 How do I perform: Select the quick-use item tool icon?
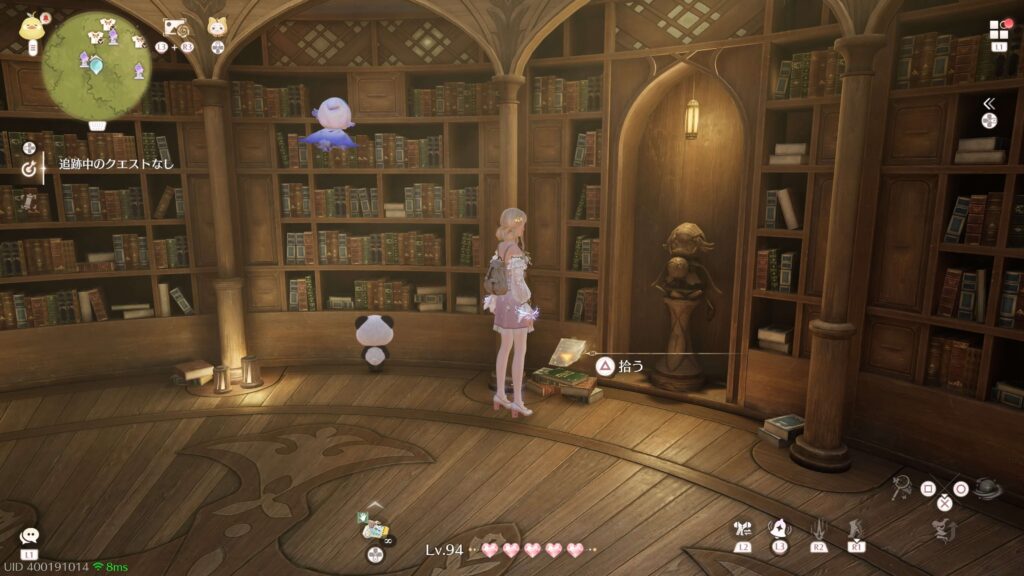tap(376, 531)
